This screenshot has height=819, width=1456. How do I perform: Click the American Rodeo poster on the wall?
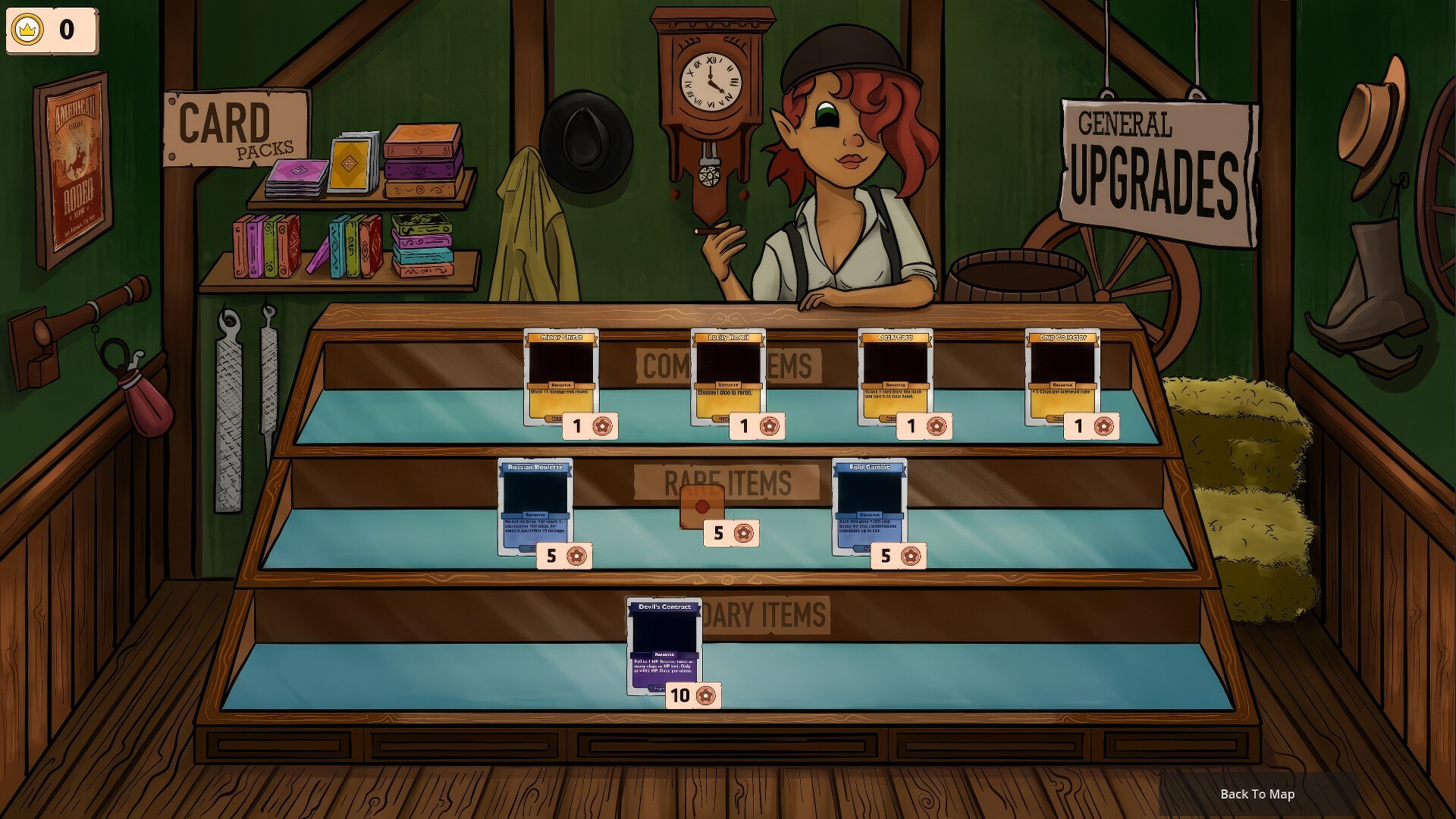[72, 159]
